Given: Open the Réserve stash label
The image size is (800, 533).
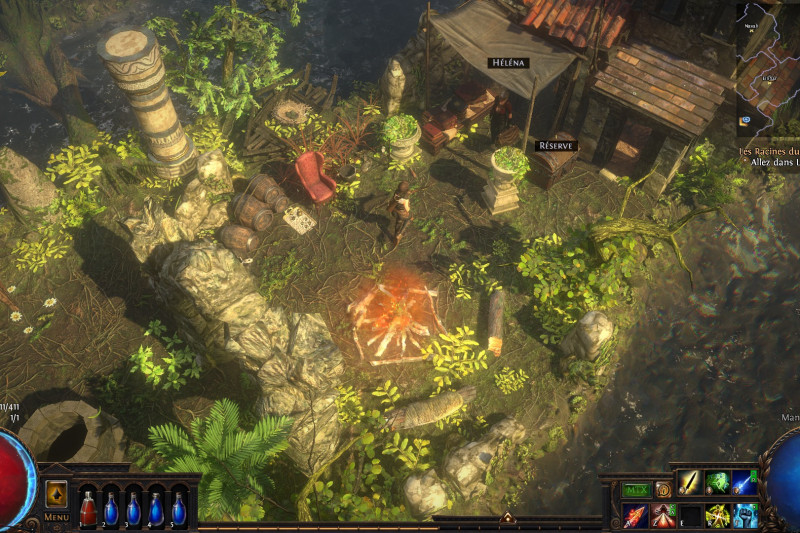Looking at the screenshot, I should tap(555, 145).
